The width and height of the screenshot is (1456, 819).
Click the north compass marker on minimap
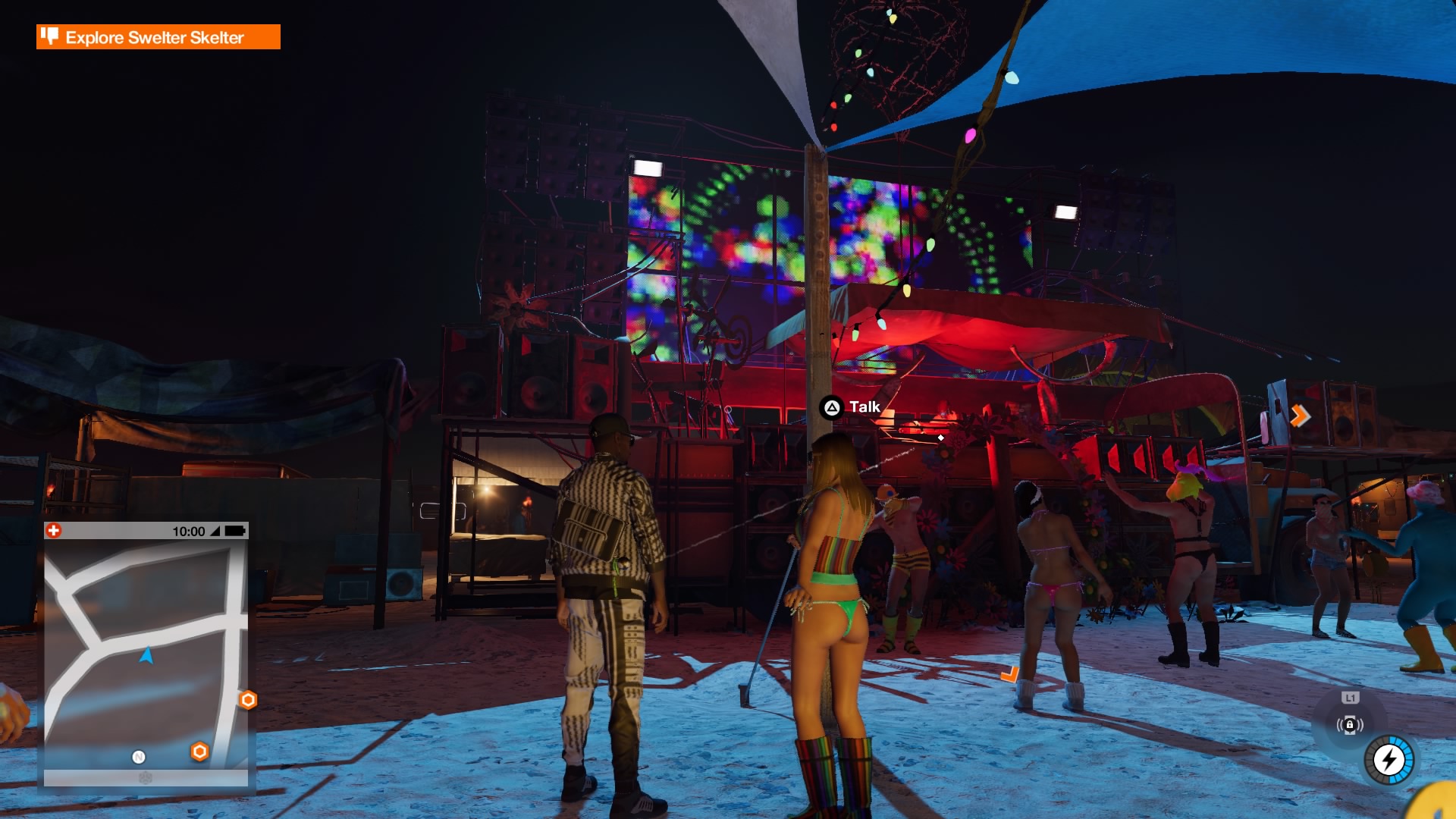139,757
